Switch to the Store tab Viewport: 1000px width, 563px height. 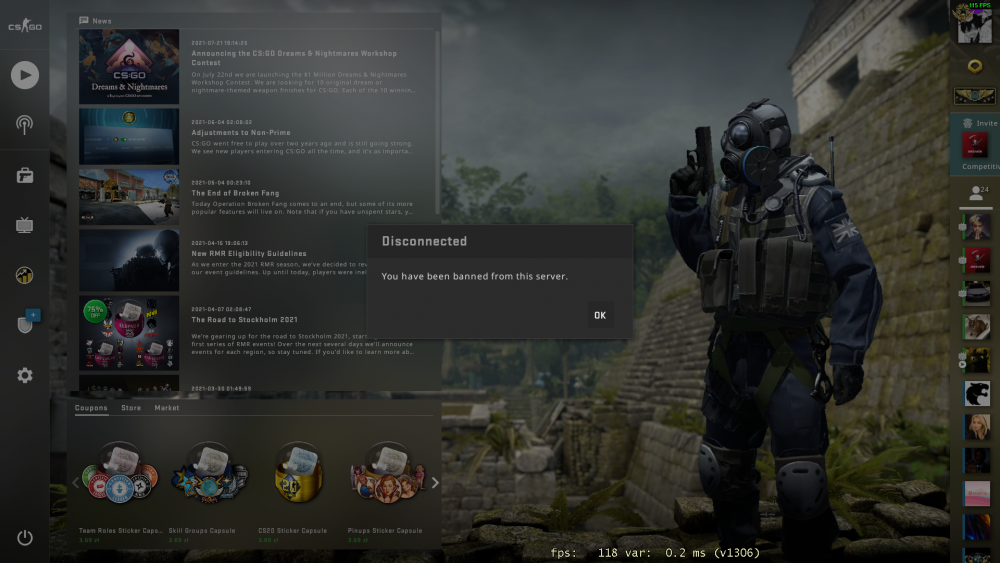131,408
